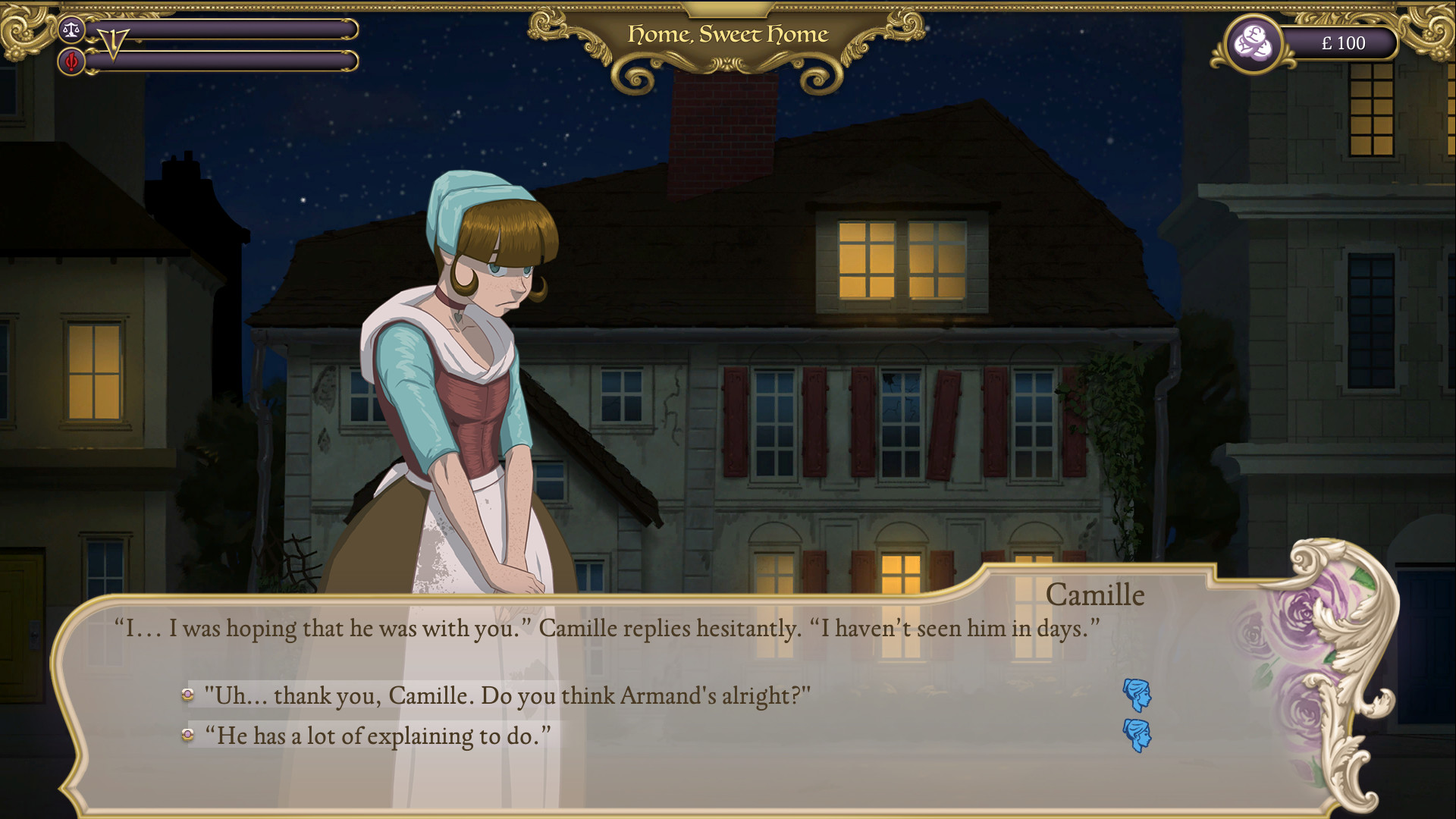Screen dimensions: 1456x819
Task: Click the pound notes currency icon
Action: tap(1253, 43)
